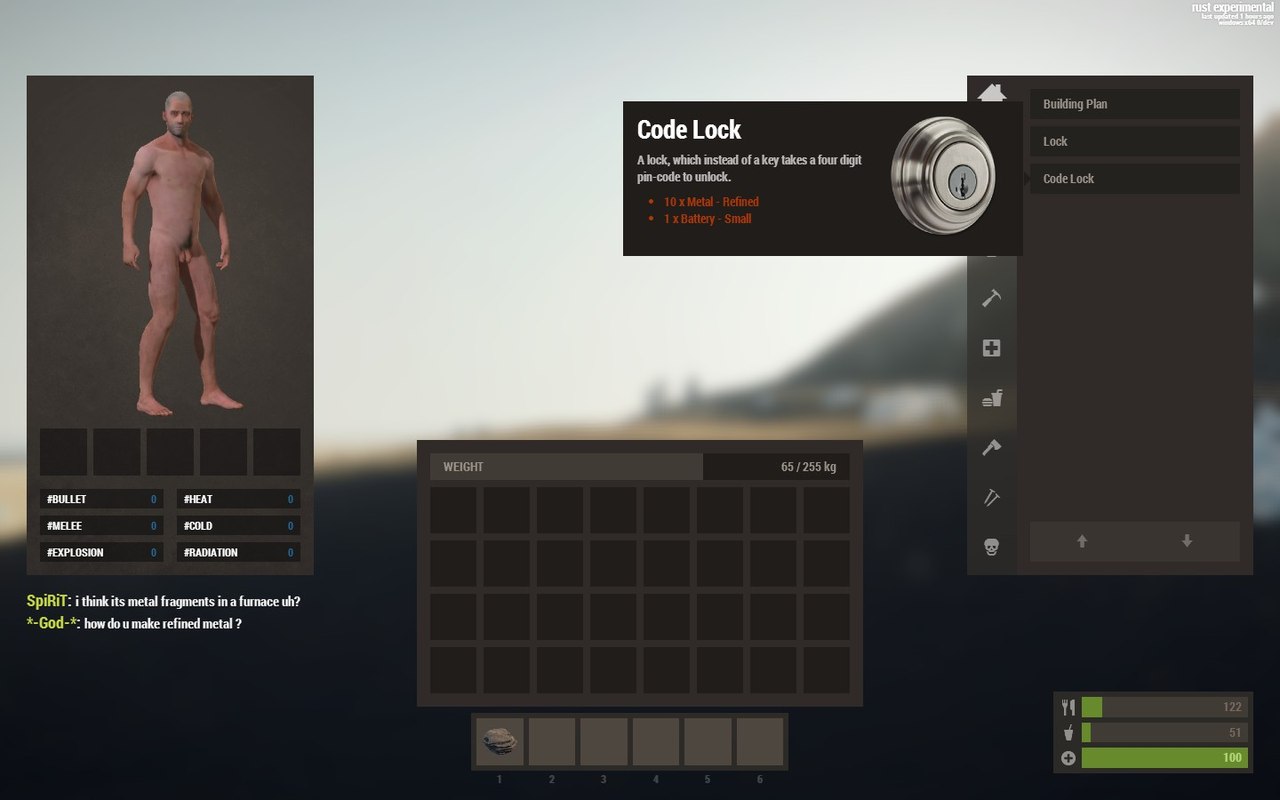Switch to the medical cross category

coord(991,348)
